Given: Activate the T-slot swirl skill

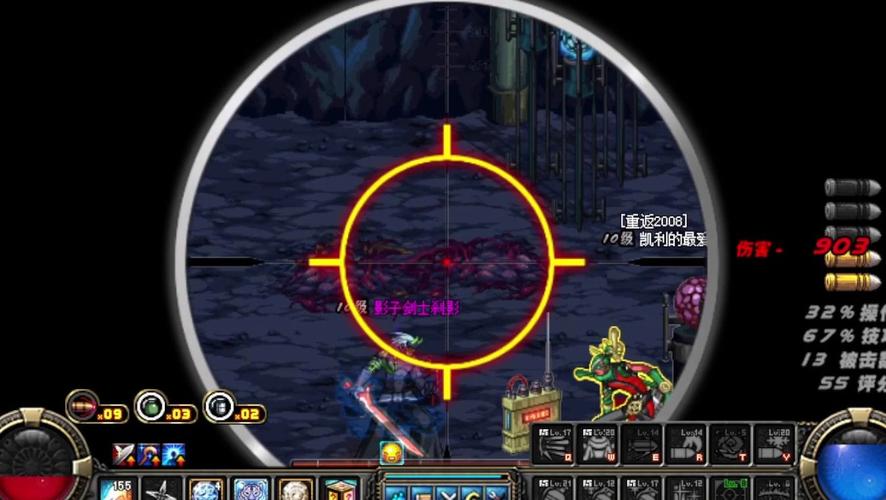Looking at the screenshot, I should 732,444.
